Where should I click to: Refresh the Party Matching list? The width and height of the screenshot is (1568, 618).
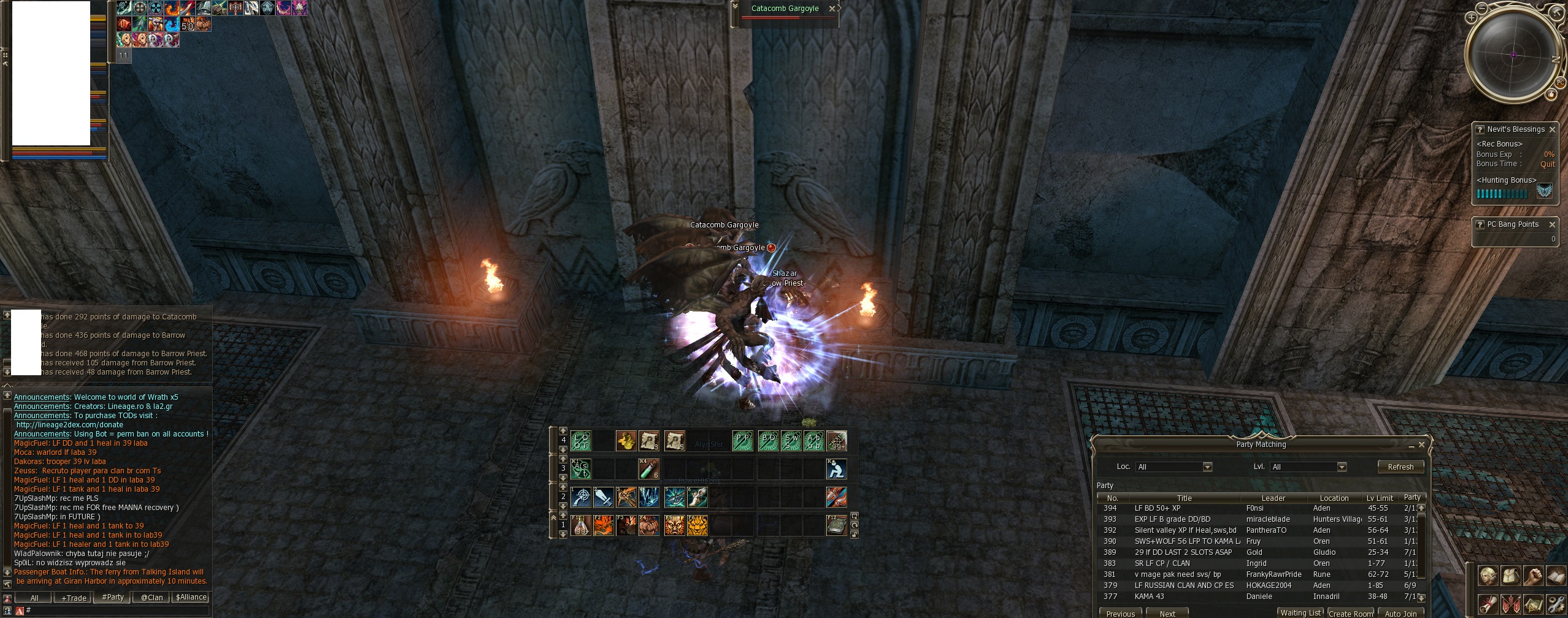pos(1400,467)
